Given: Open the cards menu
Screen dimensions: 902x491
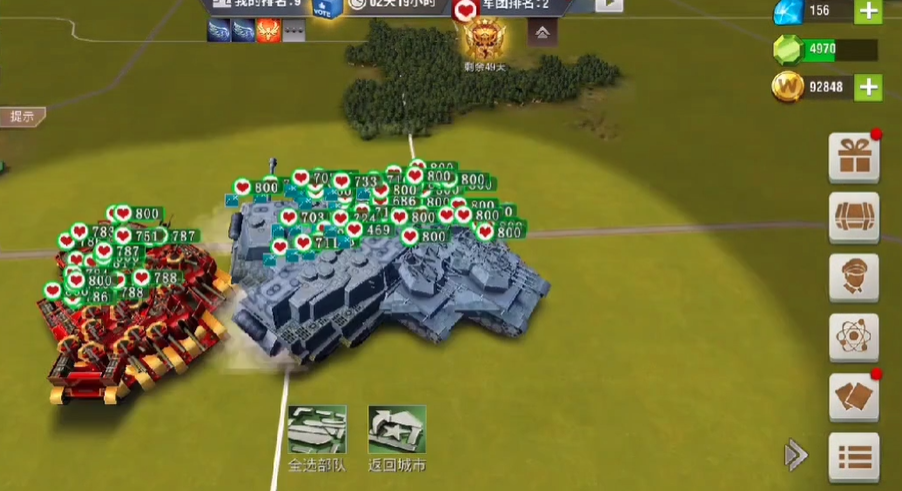Looking at the screenshot, I should click(854, 397).
